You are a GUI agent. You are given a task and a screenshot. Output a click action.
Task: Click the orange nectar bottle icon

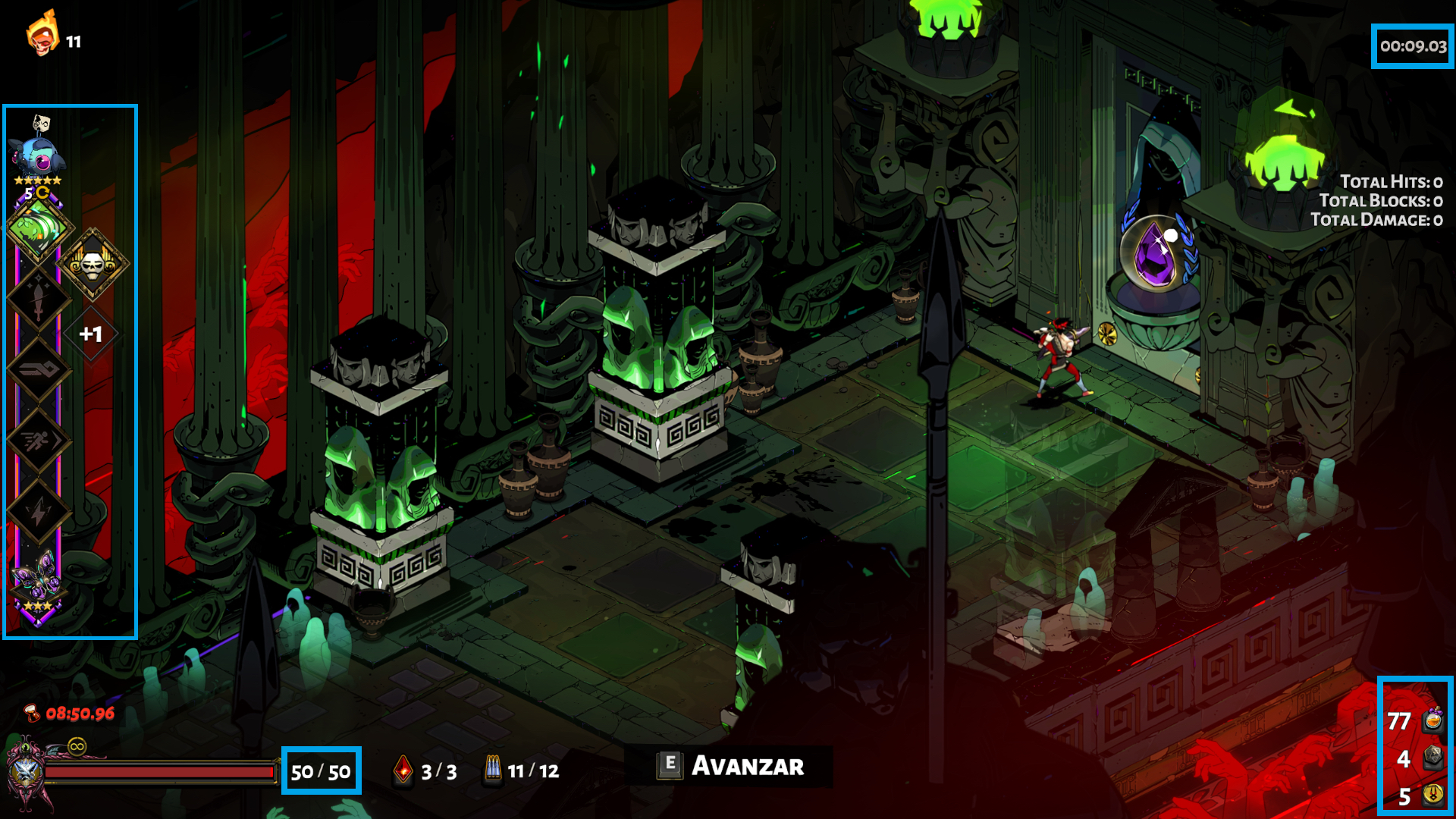coord(1432,718)
